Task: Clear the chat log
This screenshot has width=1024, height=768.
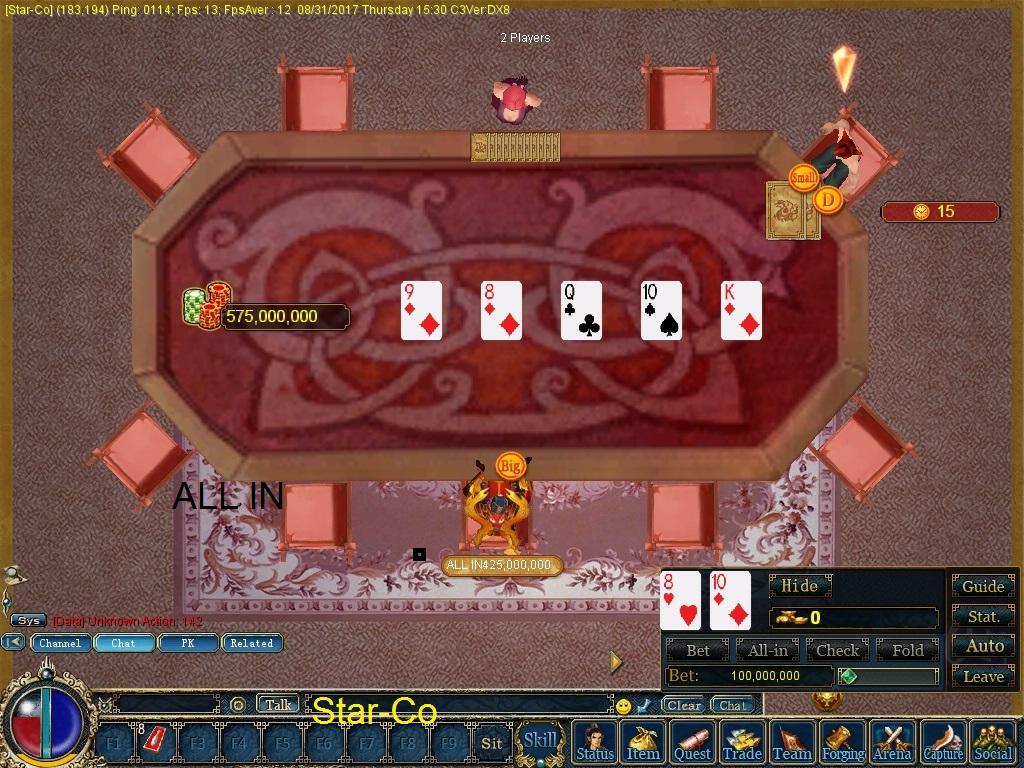Action: 684,705
